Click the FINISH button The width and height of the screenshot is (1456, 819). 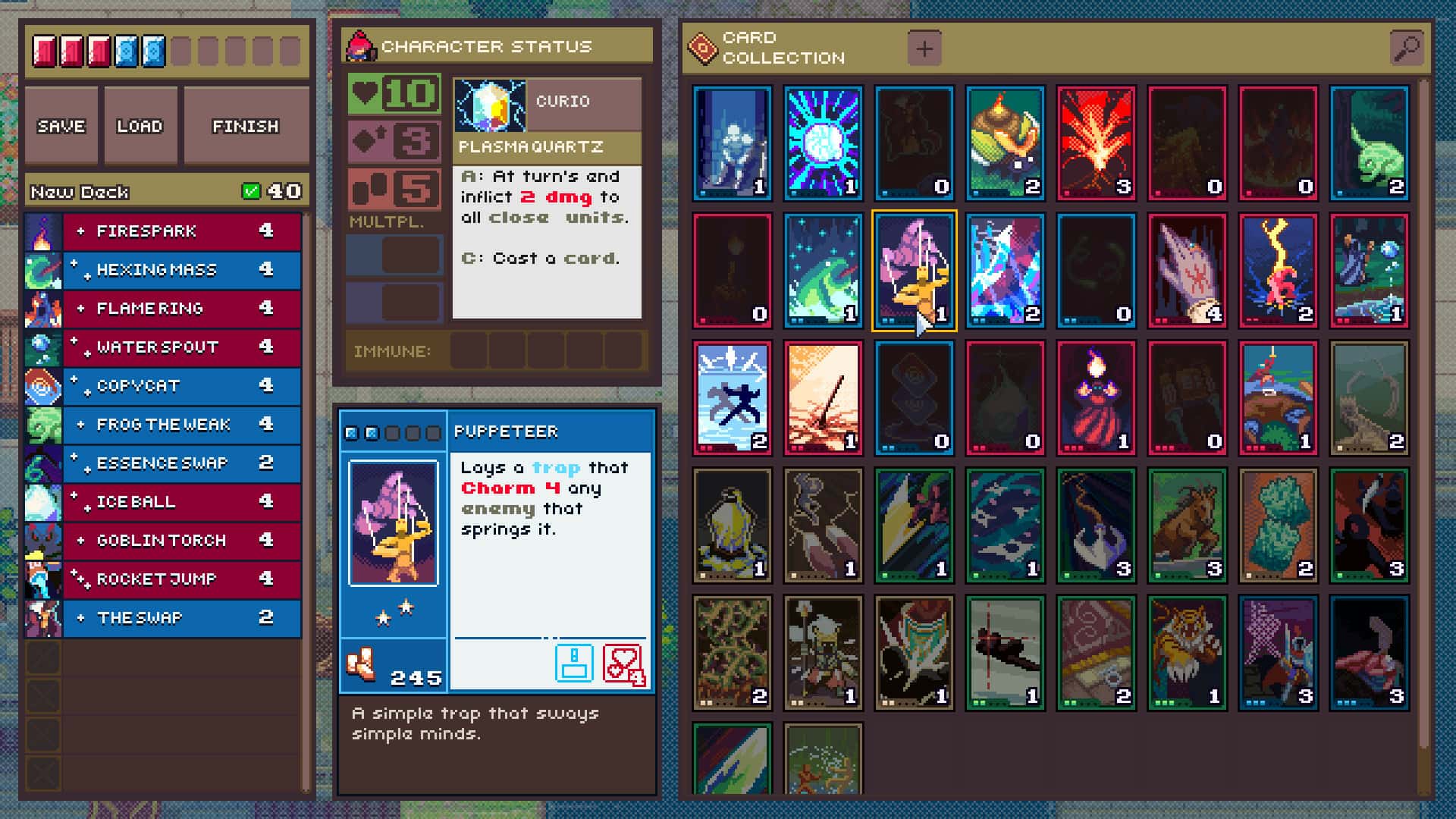tap(246, 125)
